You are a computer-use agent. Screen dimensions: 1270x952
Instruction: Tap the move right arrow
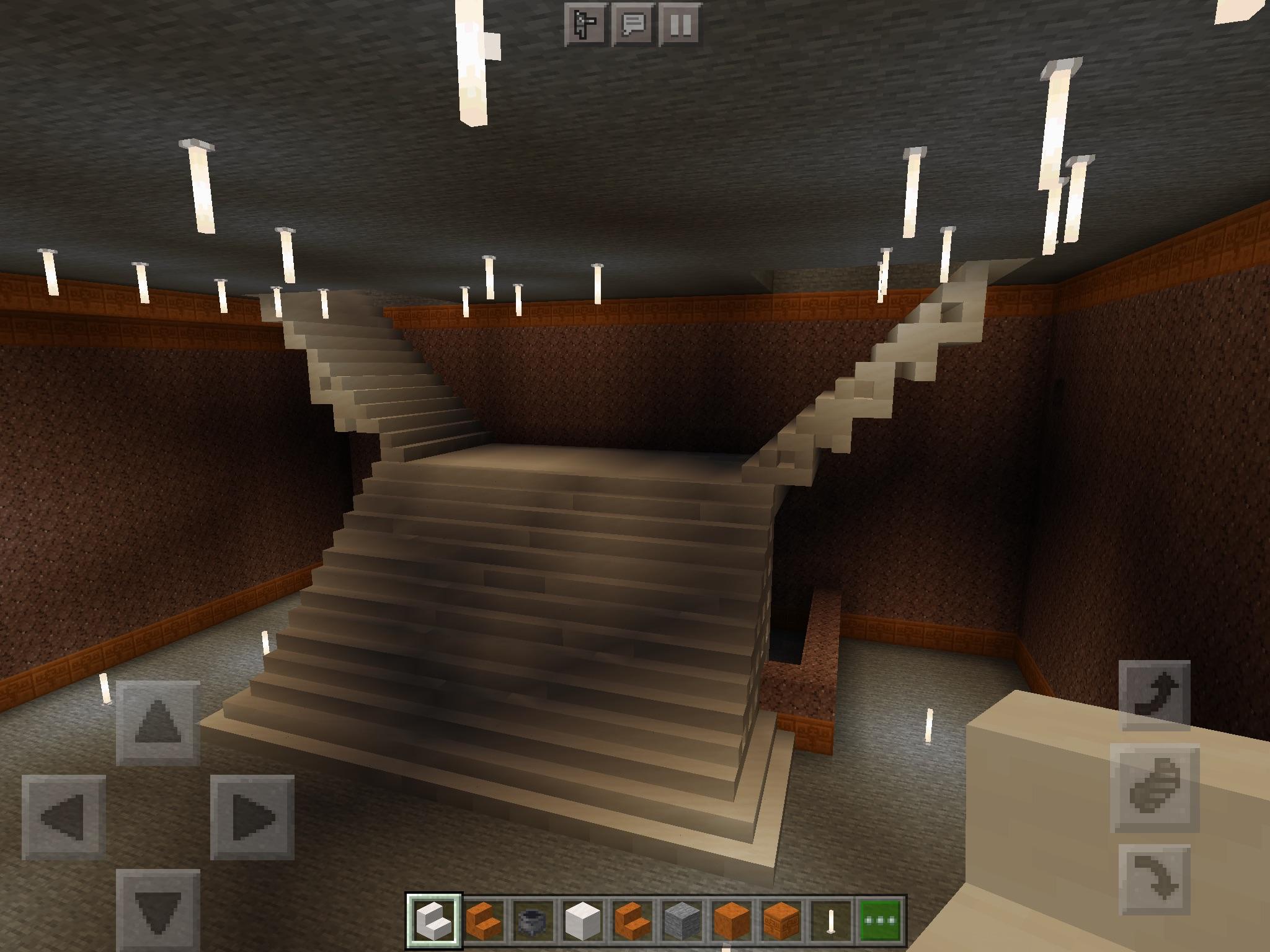pos(252,817)
